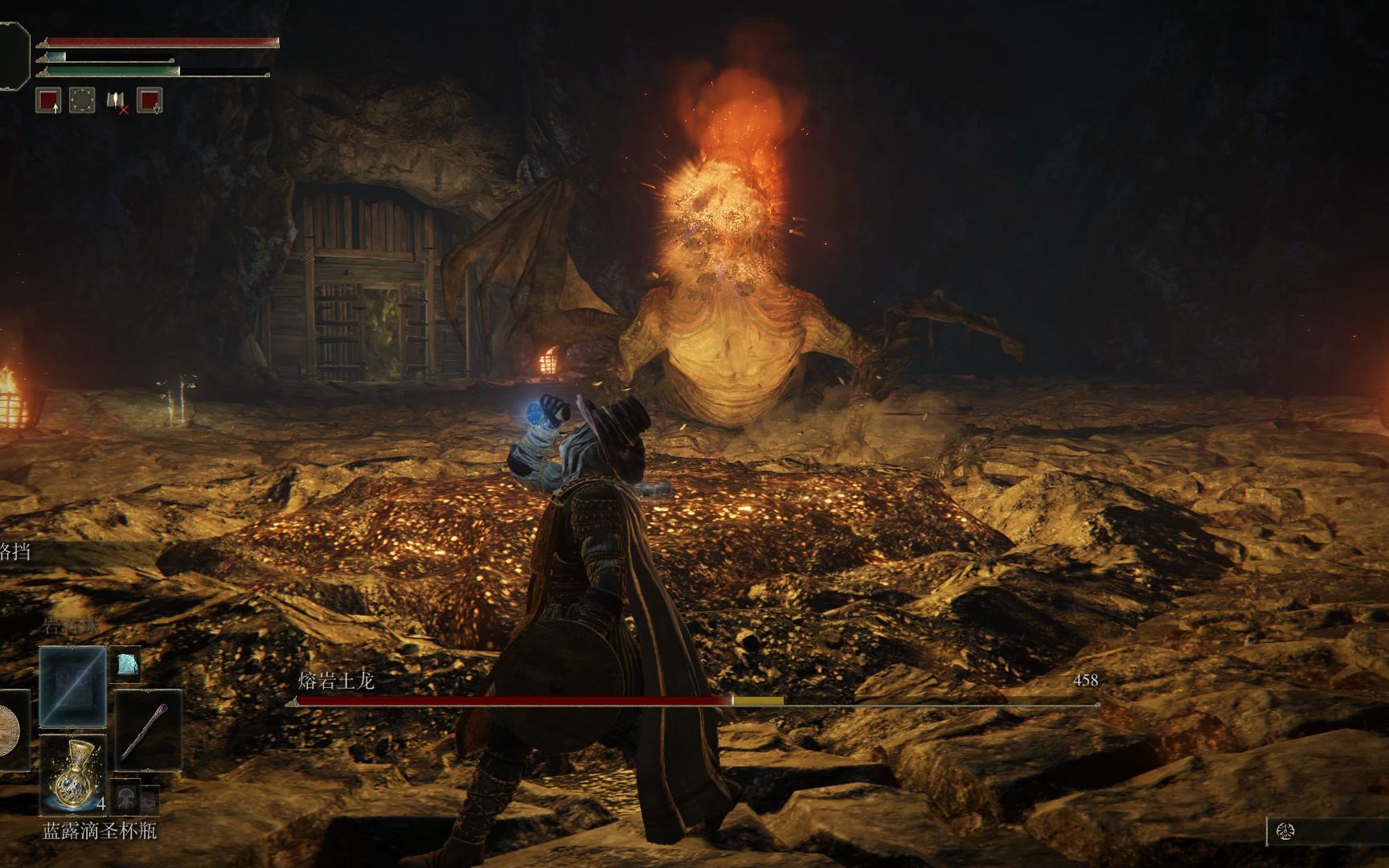Viewport: 1389px width, 868px height.
Task: Click the small cyan spell-queue icon
Action: (127, 664)
